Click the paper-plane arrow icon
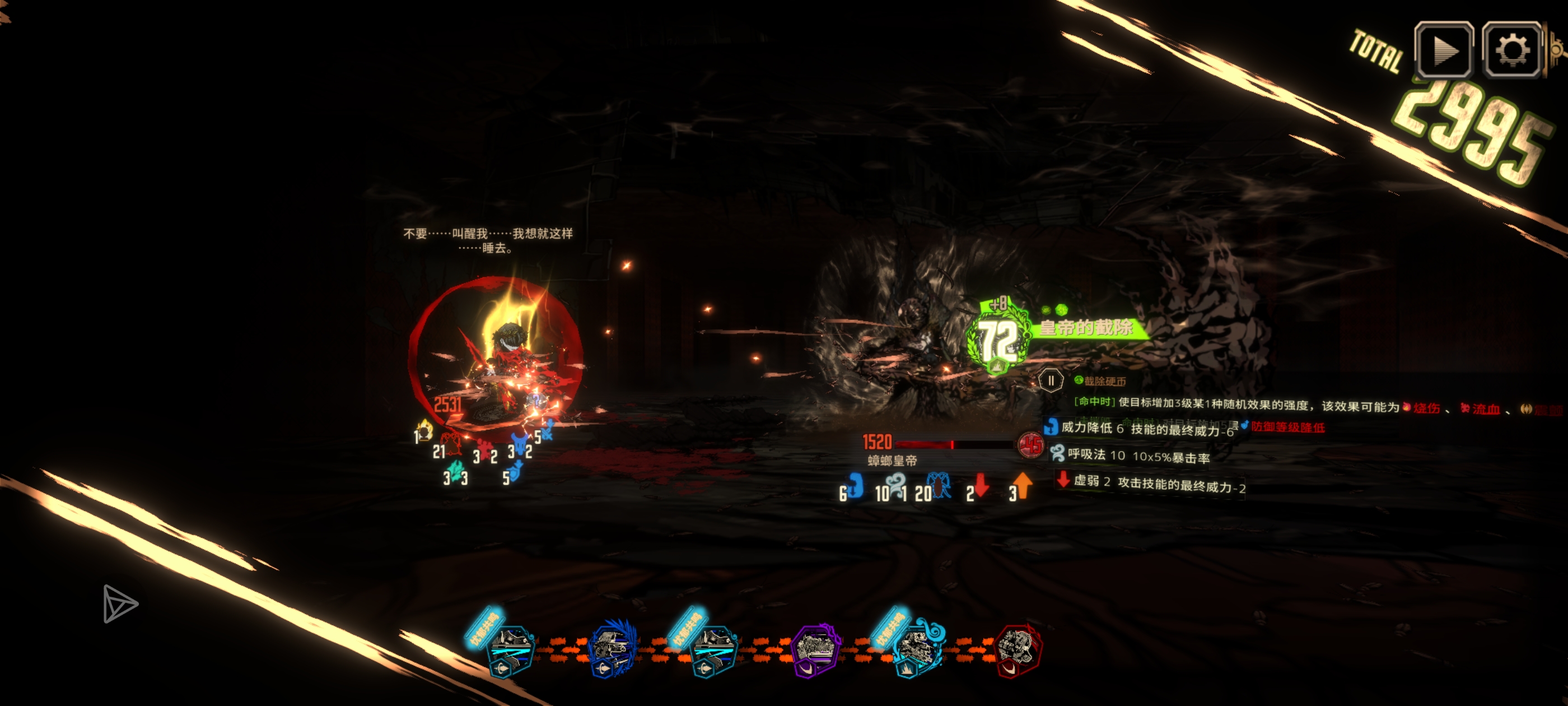1568x706 pixels. pos(119,603)
